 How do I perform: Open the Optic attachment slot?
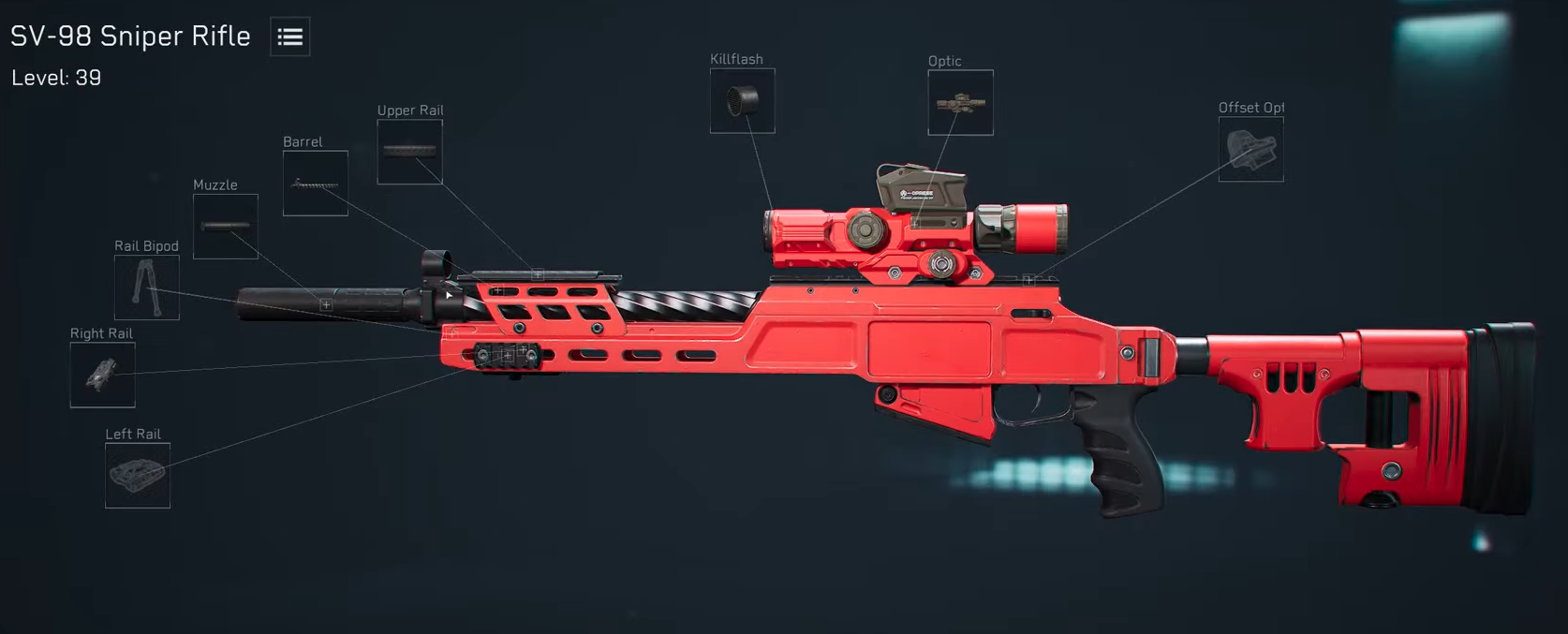click(x=960, y=103)
